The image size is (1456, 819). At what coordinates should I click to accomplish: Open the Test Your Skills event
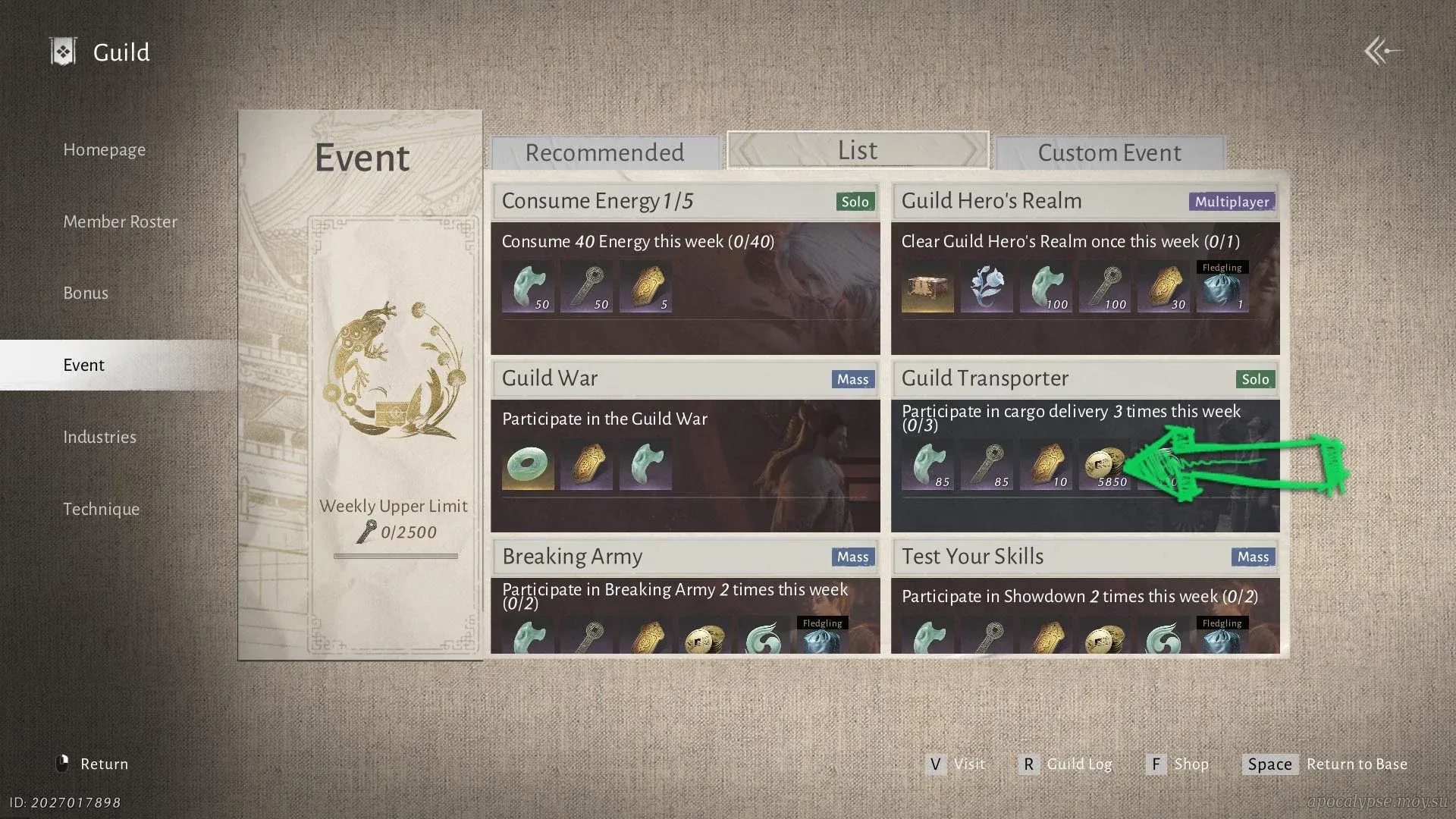point(1085,597)
